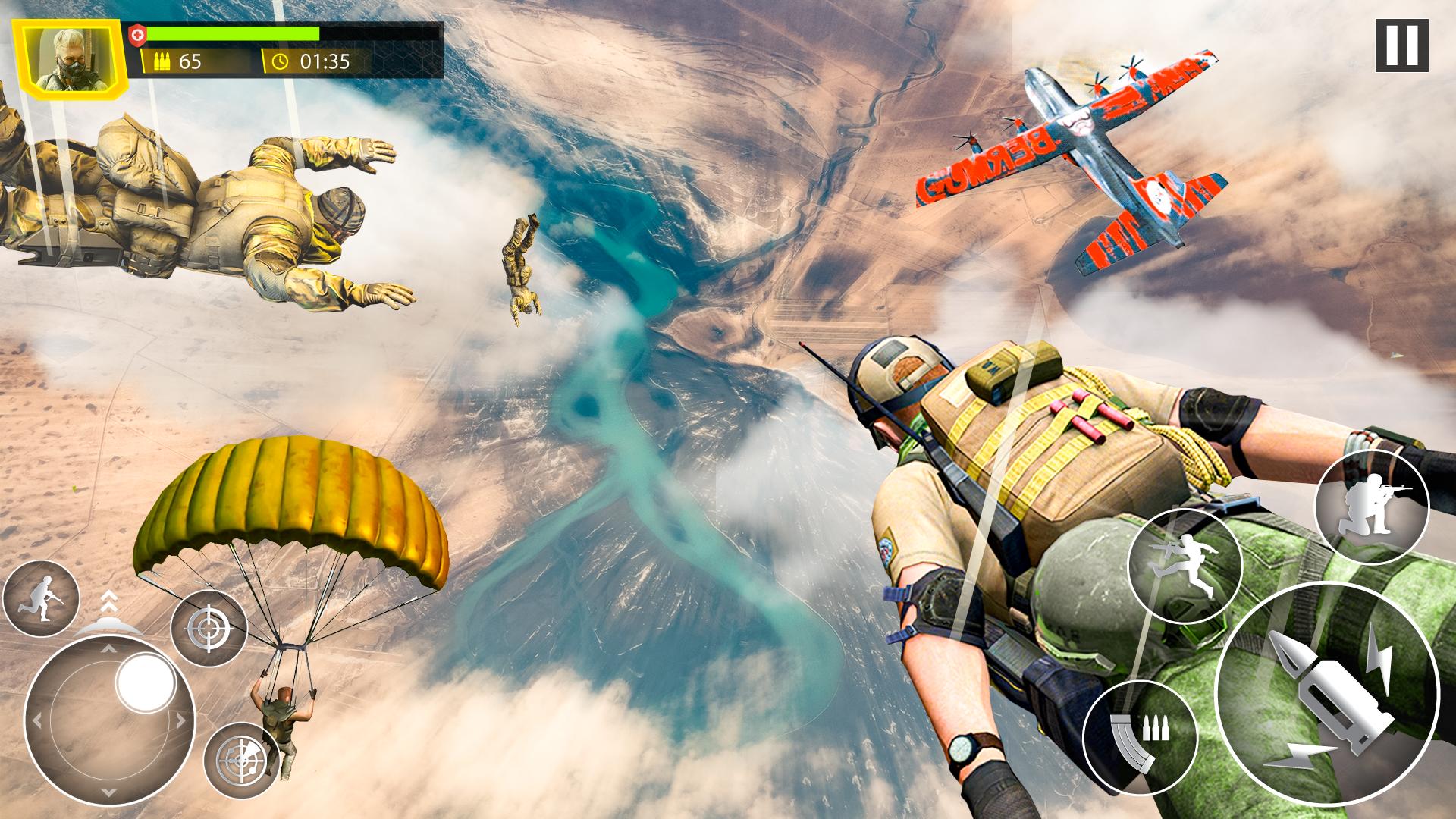Activate the jumping soldier button
Screen dimensions: 1456x819
point(1184,566)
